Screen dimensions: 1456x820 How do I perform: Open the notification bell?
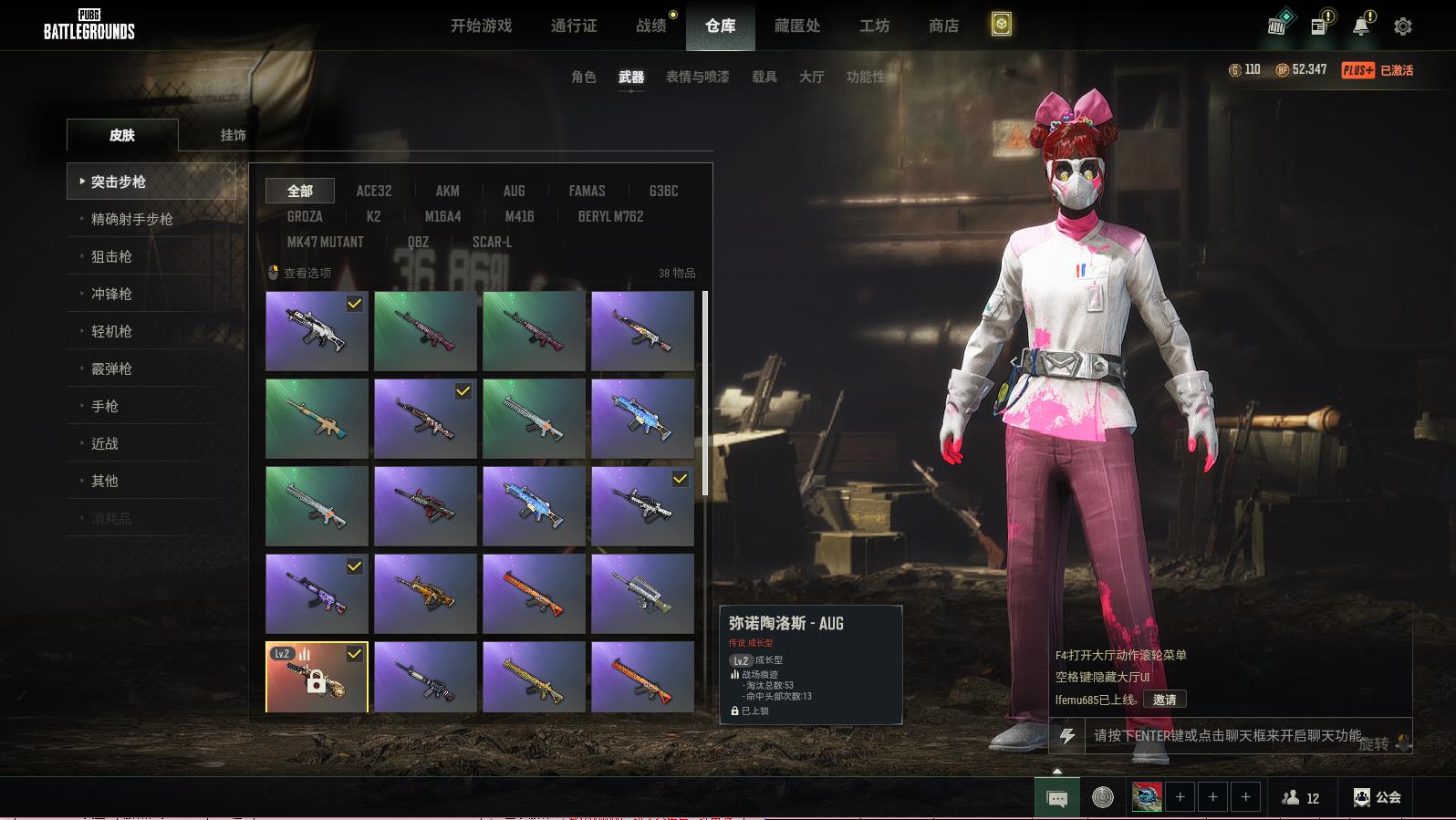1361,26
